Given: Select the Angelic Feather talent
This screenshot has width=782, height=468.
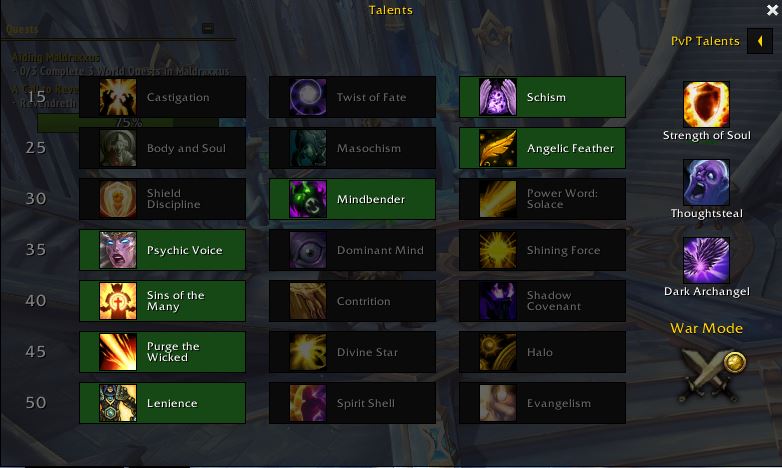Looking at the screenshot, I should point(542,148).
